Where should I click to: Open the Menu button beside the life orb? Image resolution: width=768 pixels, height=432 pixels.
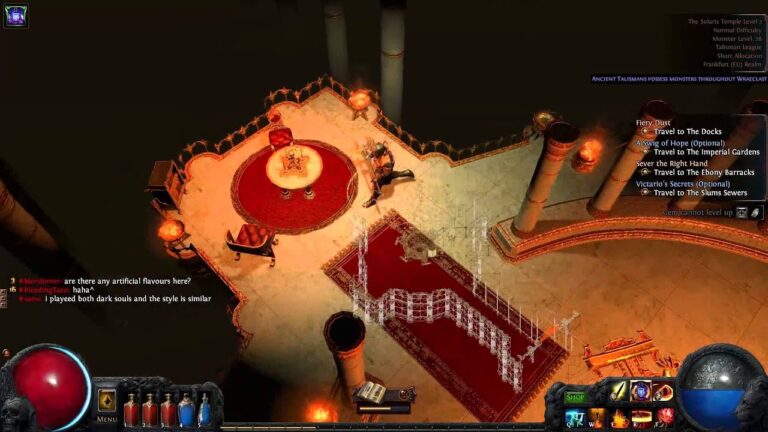tap(106, 405)
